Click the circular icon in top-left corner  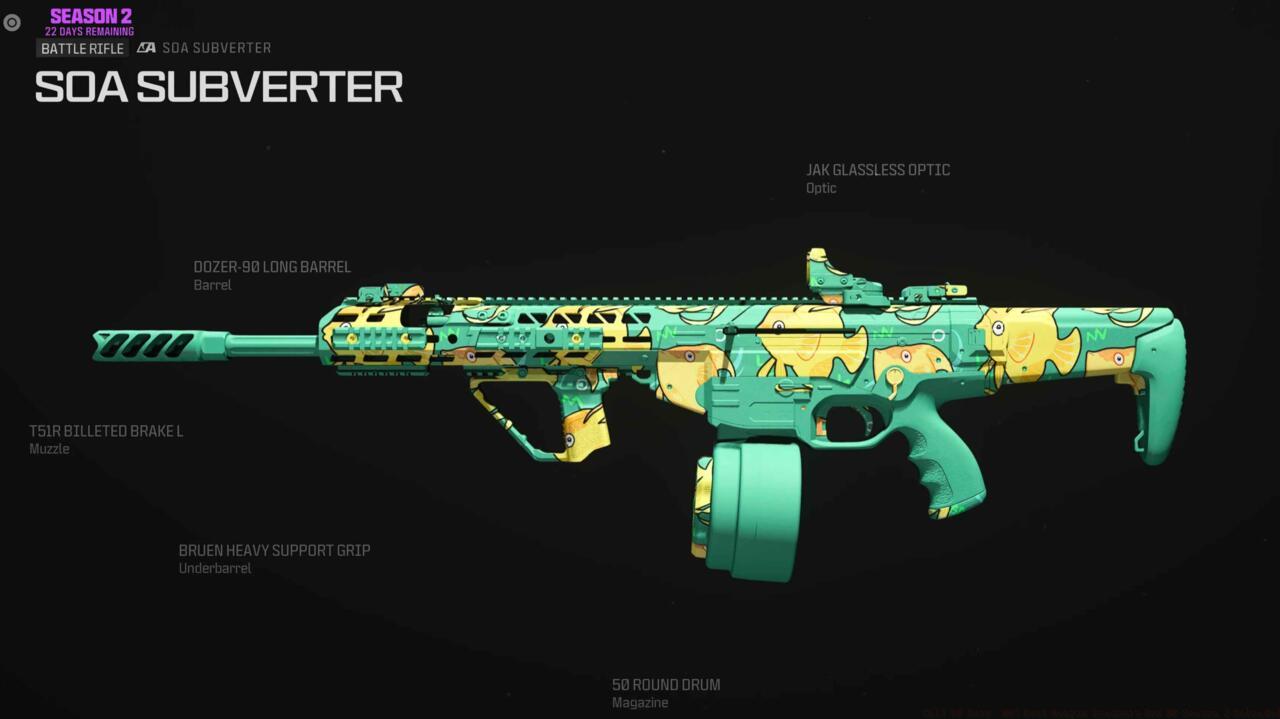pyautogui.click(x=12, y=22)
